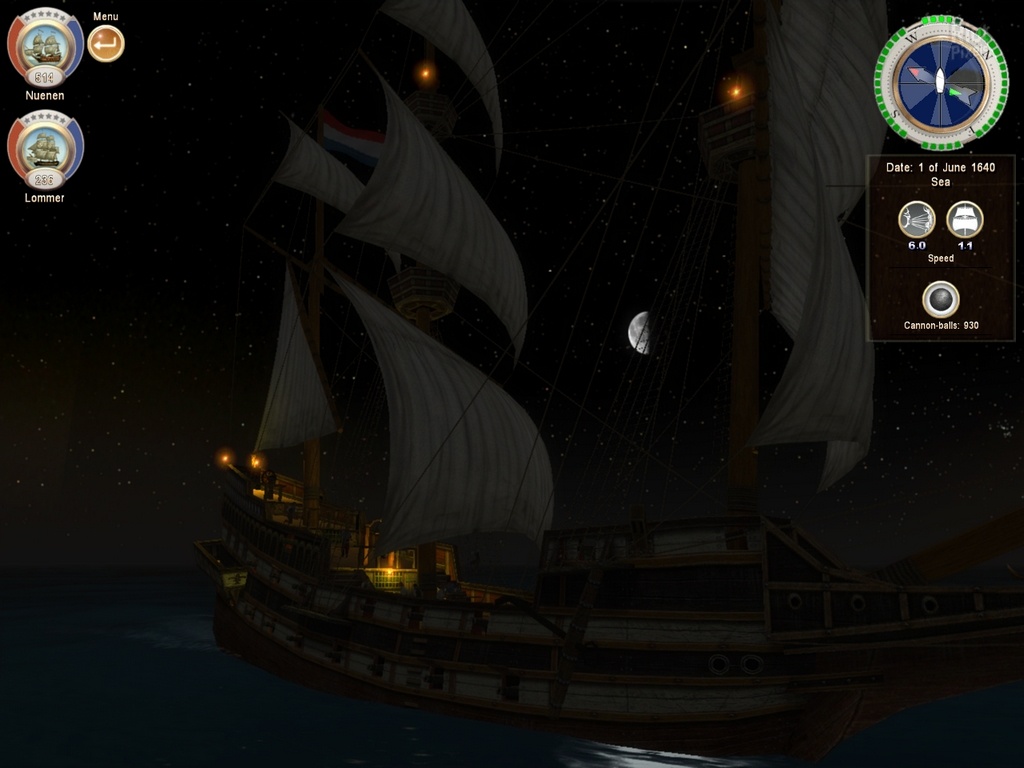Select the ship Lommer portrait
Screen dimensions: 1024x768
click(45, 149)
